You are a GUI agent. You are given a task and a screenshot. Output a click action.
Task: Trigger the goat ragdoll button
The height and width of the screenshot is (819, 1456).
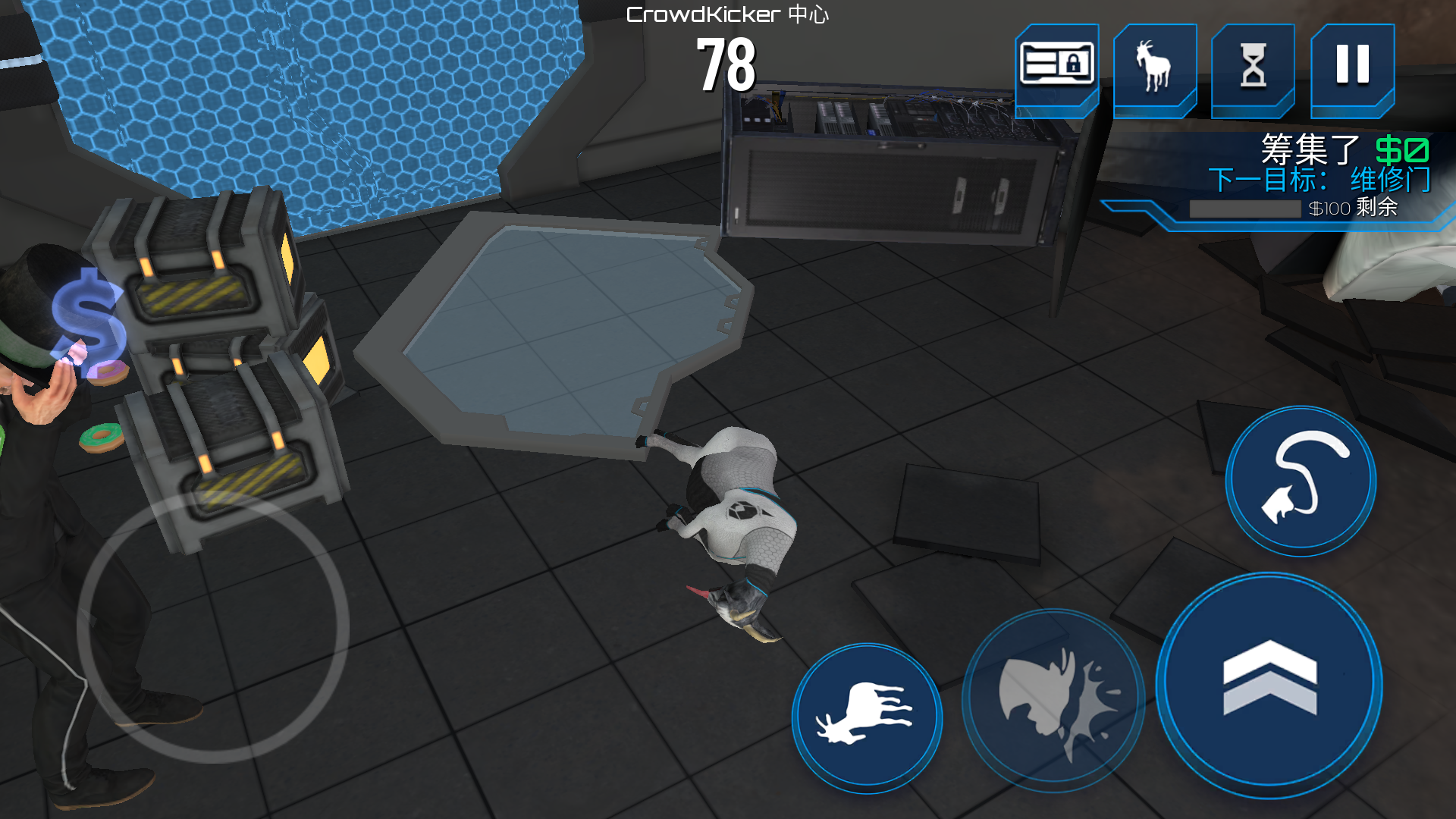click(x=867, y=717)
